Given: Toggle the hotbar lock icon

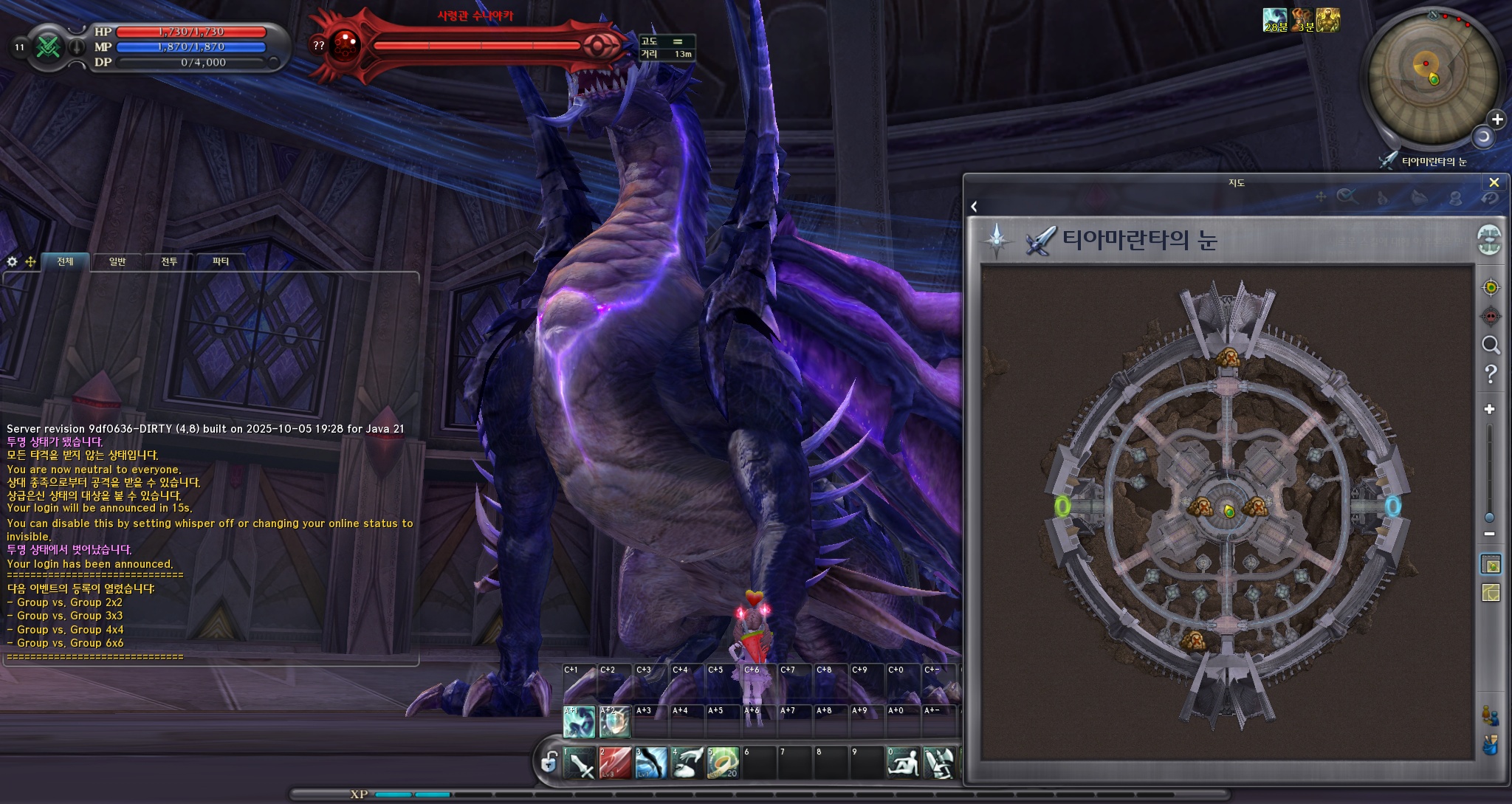Looking at the screenshot, I should coord(549,762).
